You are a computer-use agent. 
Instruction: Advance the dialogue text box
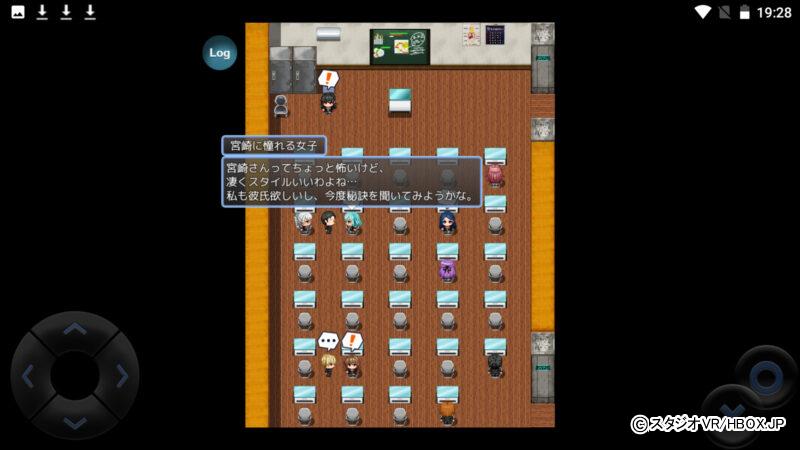coord(351,182)
